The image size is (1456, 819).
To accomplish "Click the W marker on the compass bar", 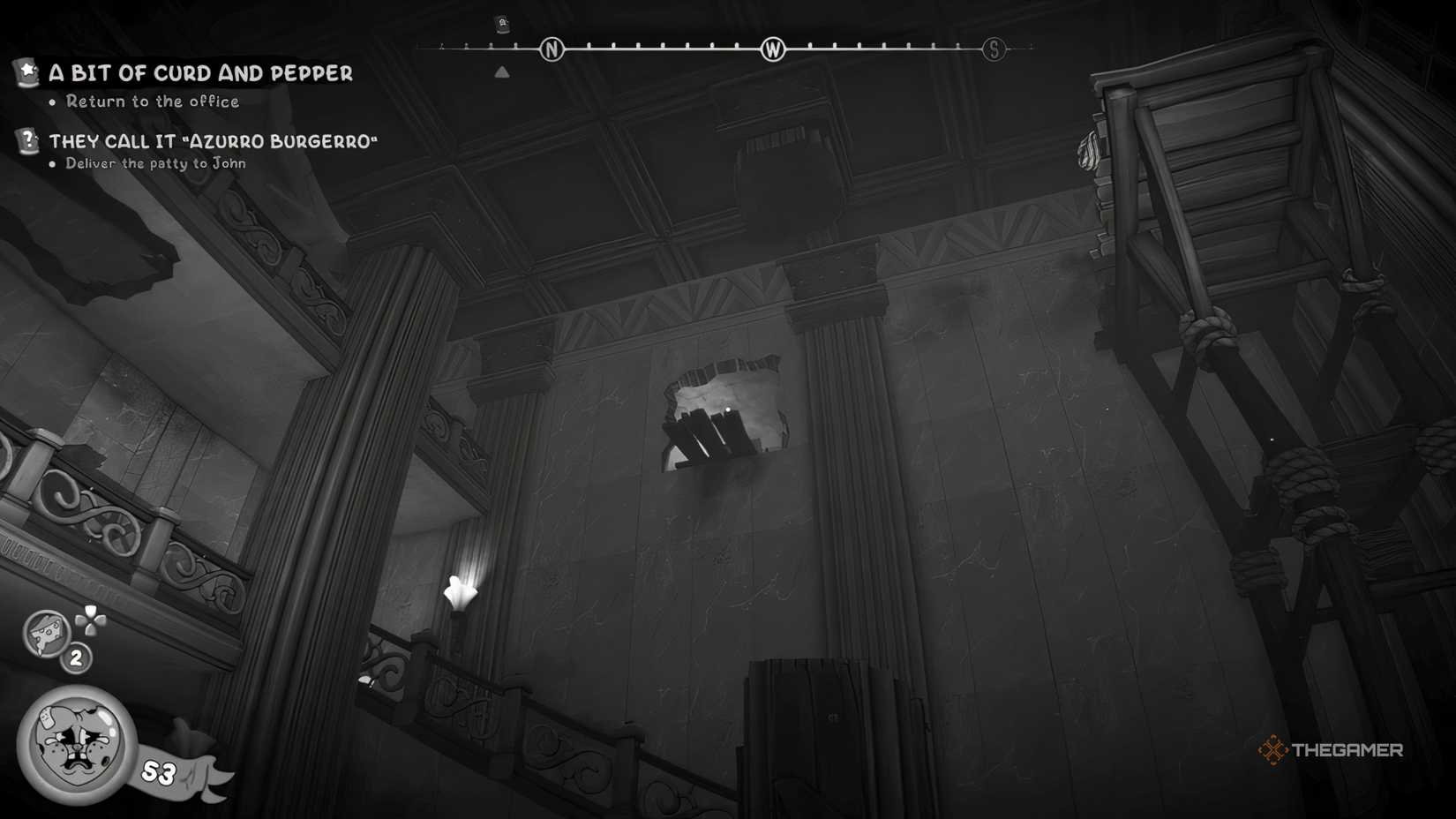I will 773,50.
